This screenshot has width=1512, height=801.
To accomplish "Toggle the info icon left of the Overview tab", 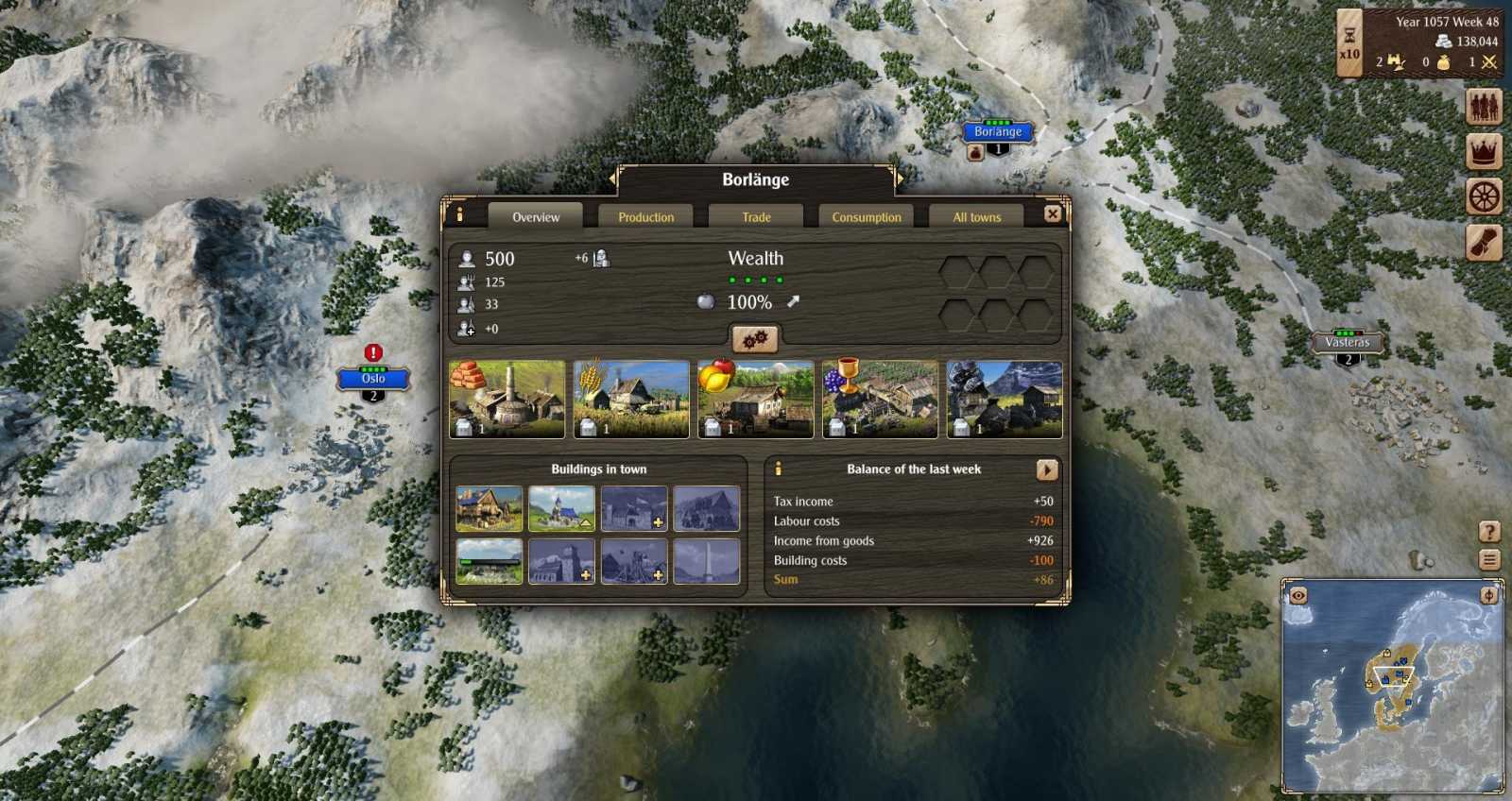I will click(460, 213).
